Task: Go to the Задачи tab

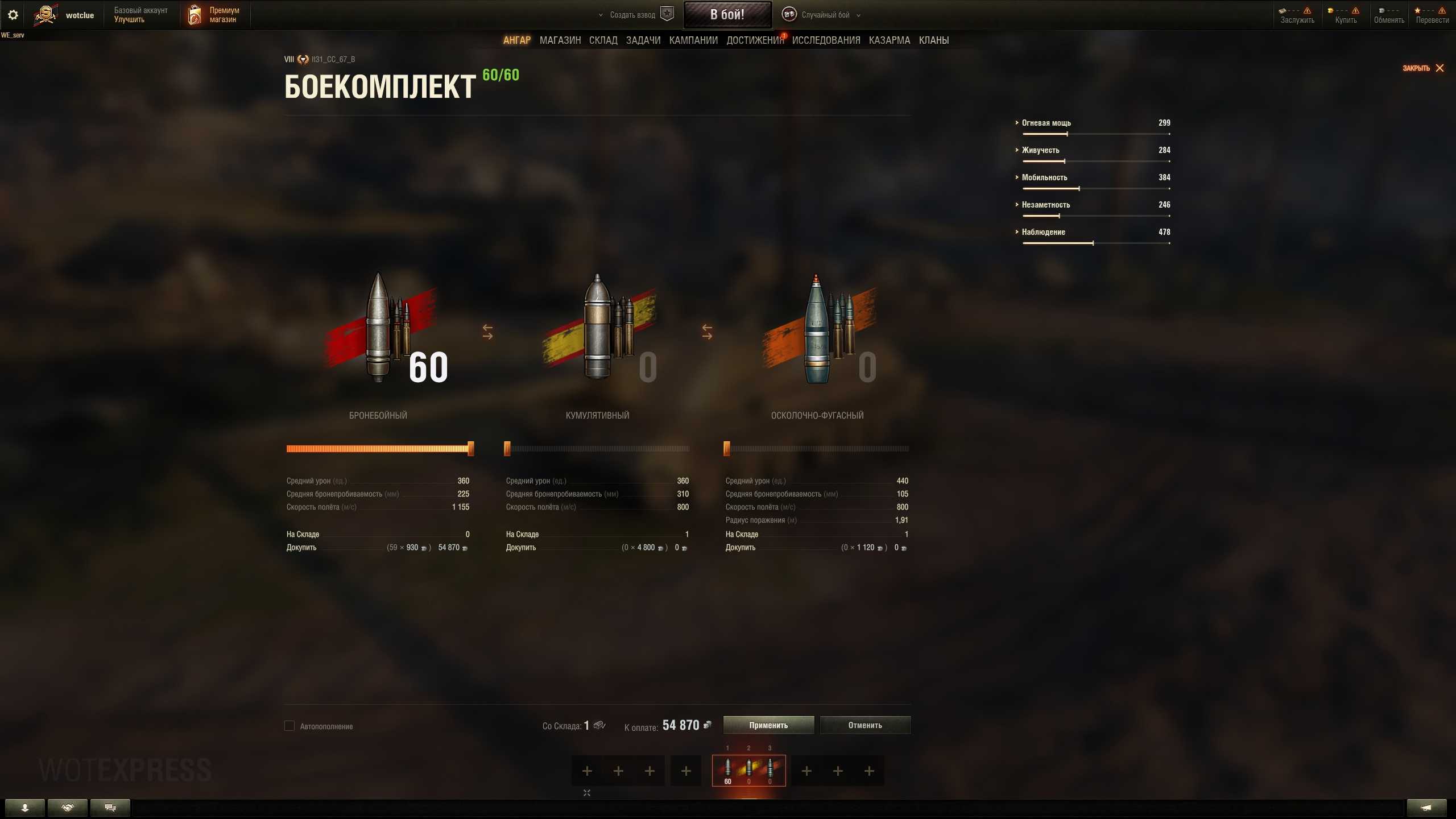Action: pyautogui.click(x=643, y=40)
